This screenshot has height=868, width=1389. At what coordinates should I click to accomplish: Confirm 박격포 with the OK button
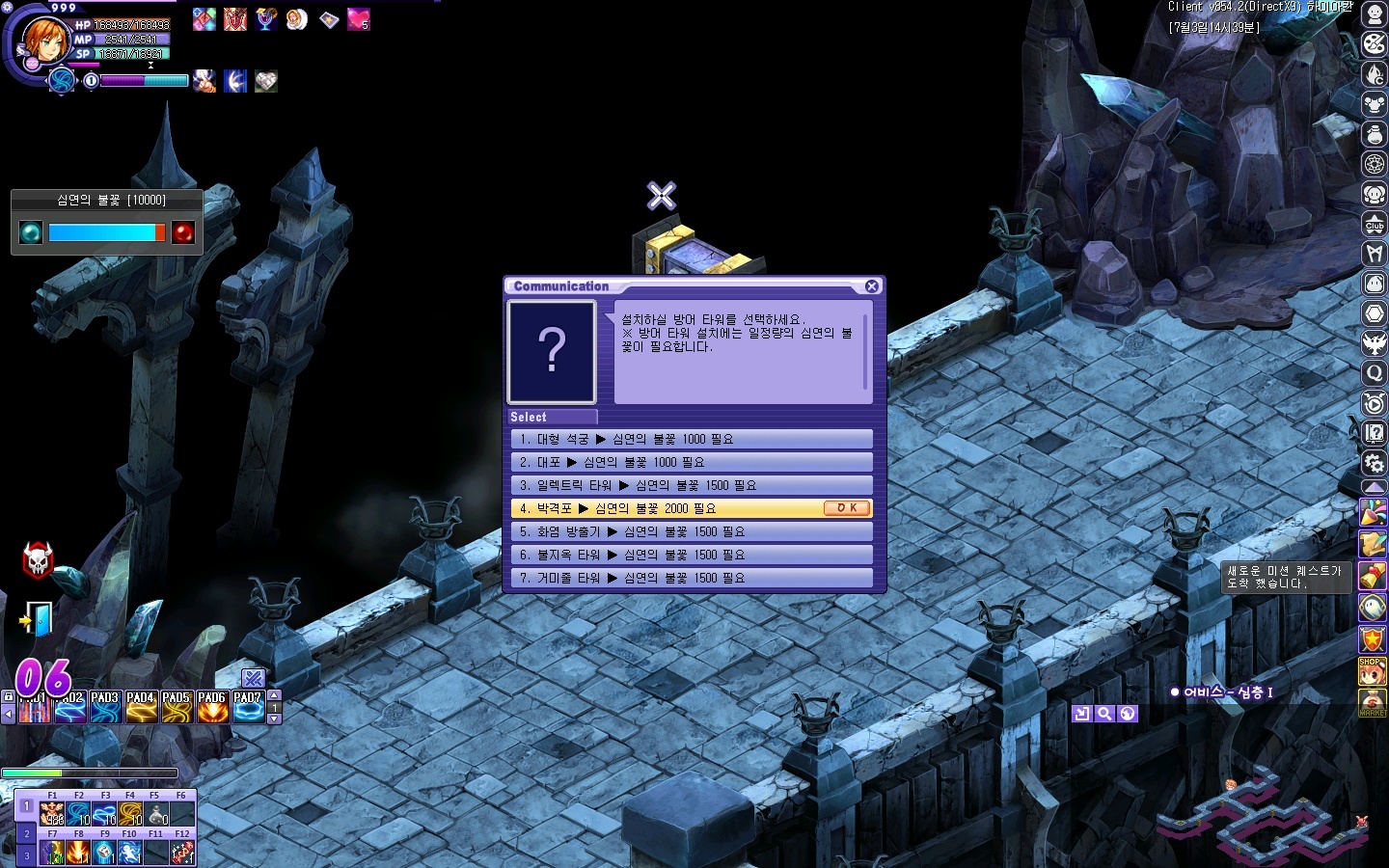[847, 508]
